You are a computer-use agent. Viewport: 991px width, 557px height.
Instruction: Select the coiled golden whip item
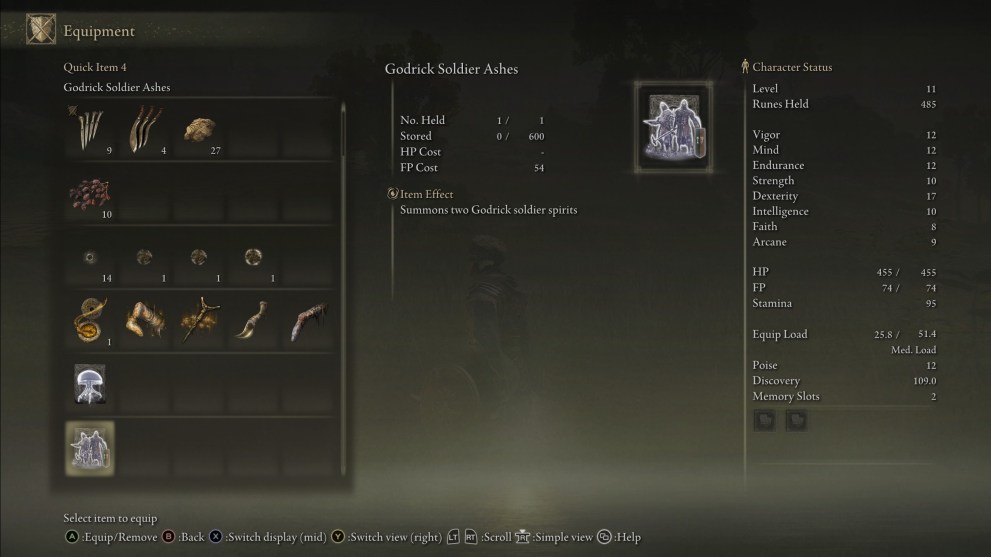[x=91, y=322]
